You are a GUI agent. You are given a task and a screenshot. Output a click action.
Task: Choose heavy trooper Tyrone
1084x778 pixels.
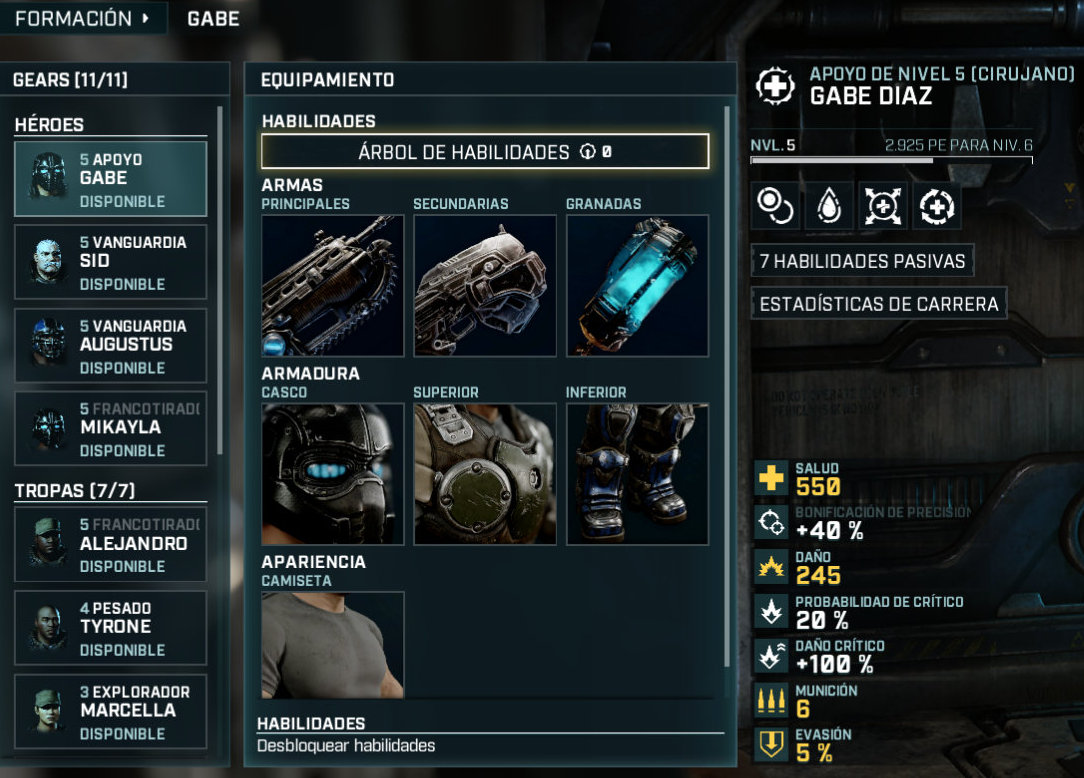coord(110,628)
